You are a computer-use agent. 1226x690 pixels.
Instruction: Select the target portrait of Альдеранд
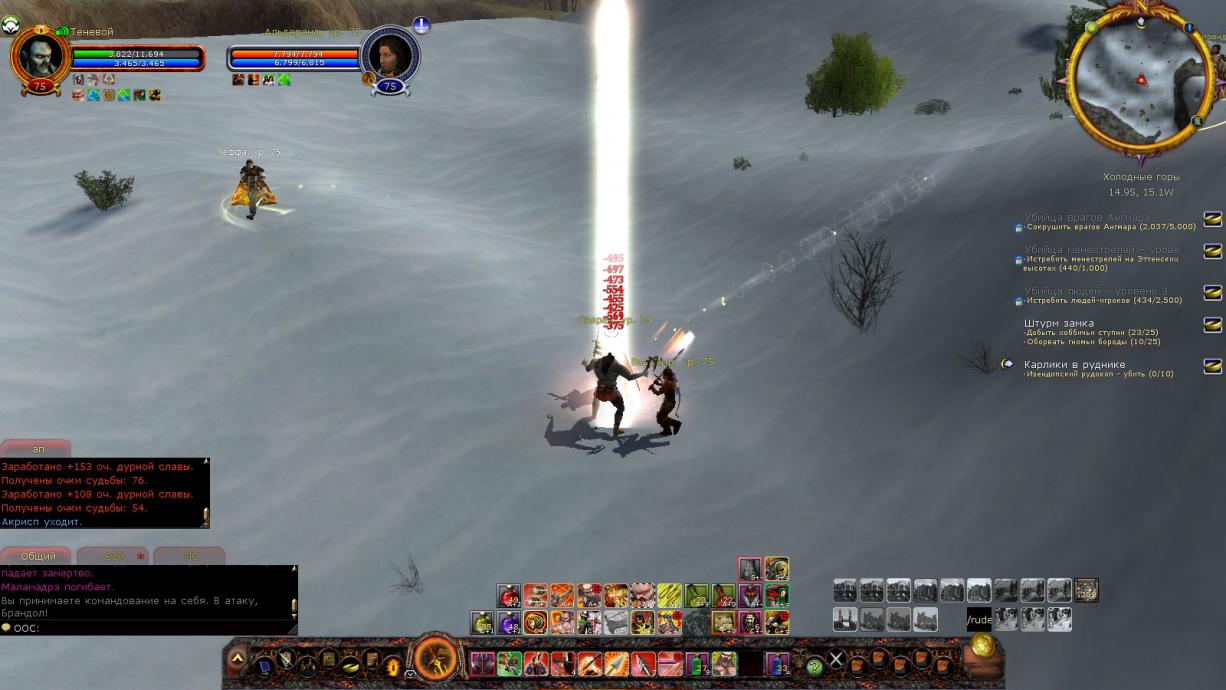(388, 56)
